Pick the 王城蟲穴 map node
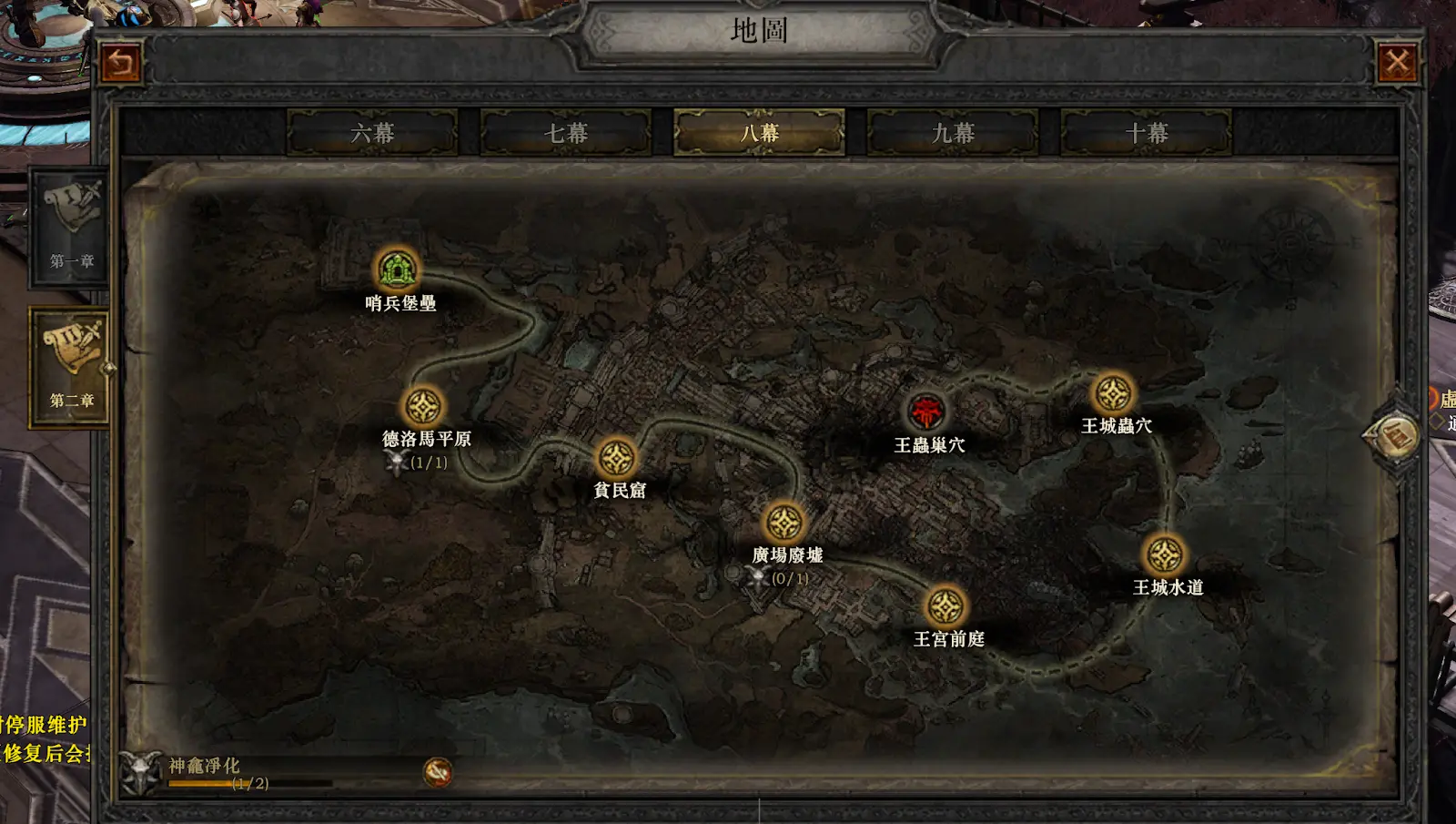Image resolution: width=1456 pixels, height=824 pixels. pos(1113,393)
